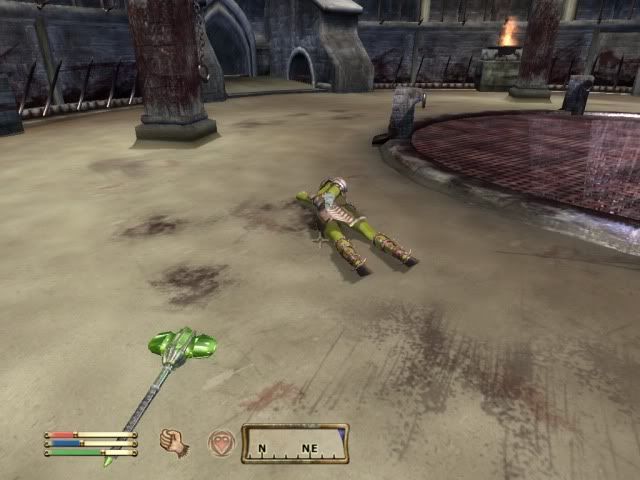Select the heart-shaped active spell icon
Viewport: 640px width, 480px height.
click(x=221, y=442)
